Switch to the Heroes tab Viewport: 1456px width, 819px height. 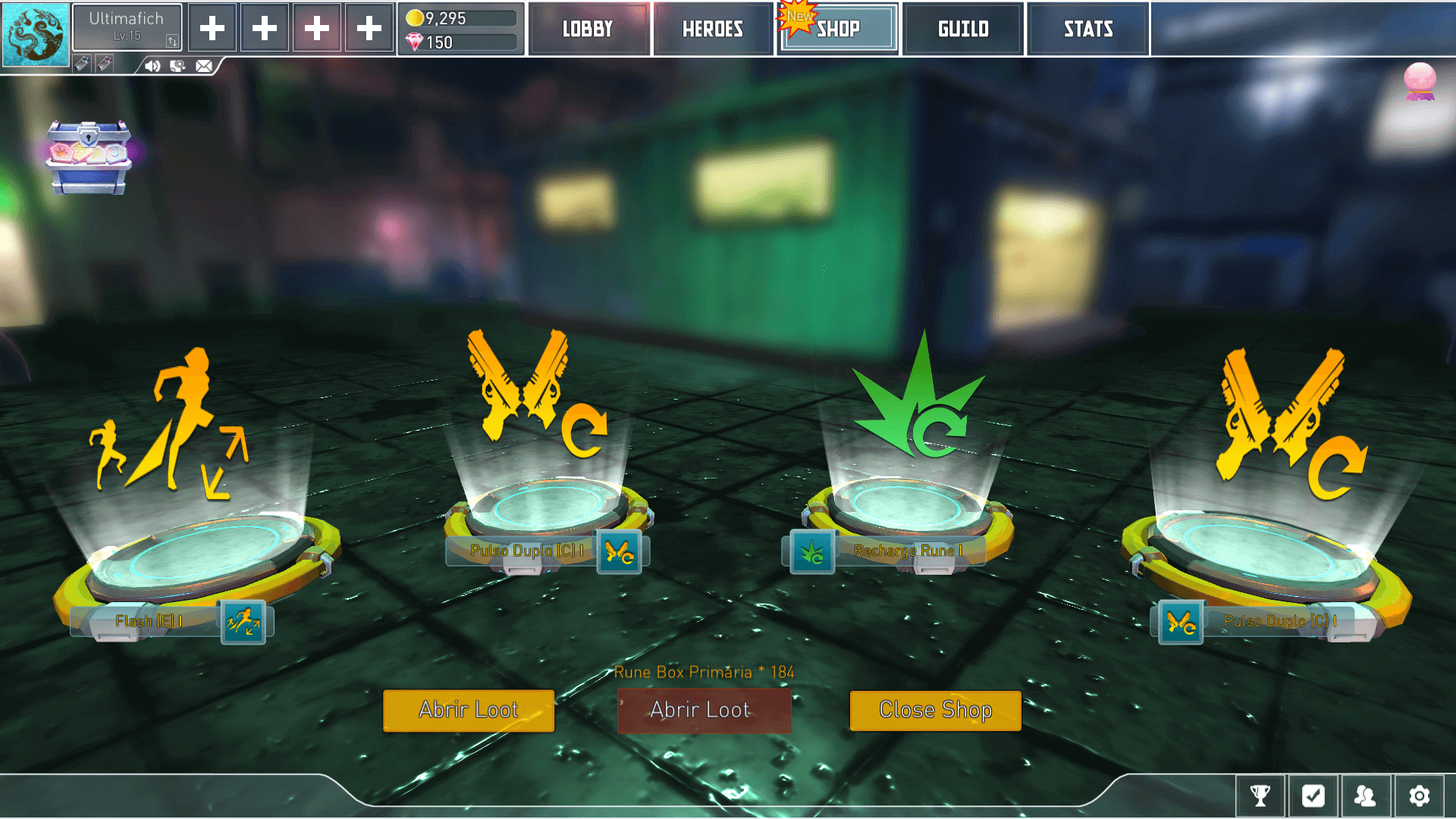coord(712,28)
